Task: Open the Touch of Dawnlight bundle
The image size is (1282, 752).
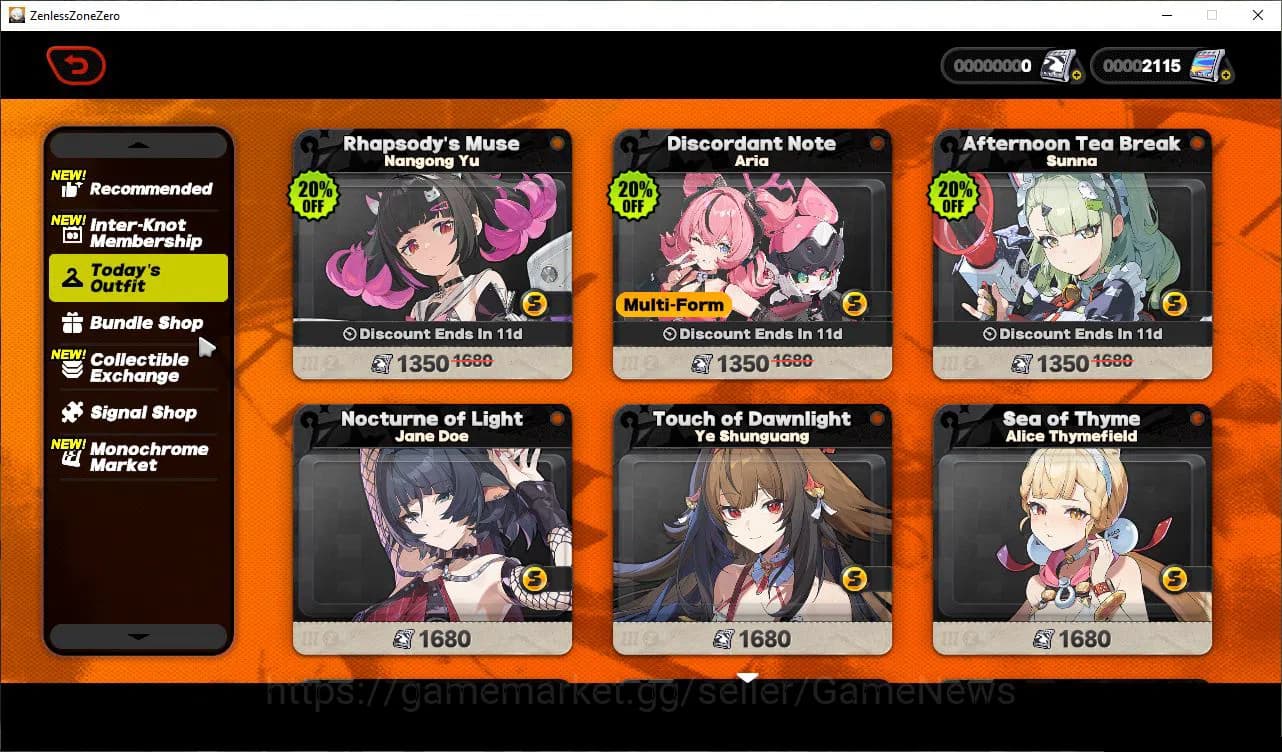Action: pyautogui.click(x=751, y=530)
